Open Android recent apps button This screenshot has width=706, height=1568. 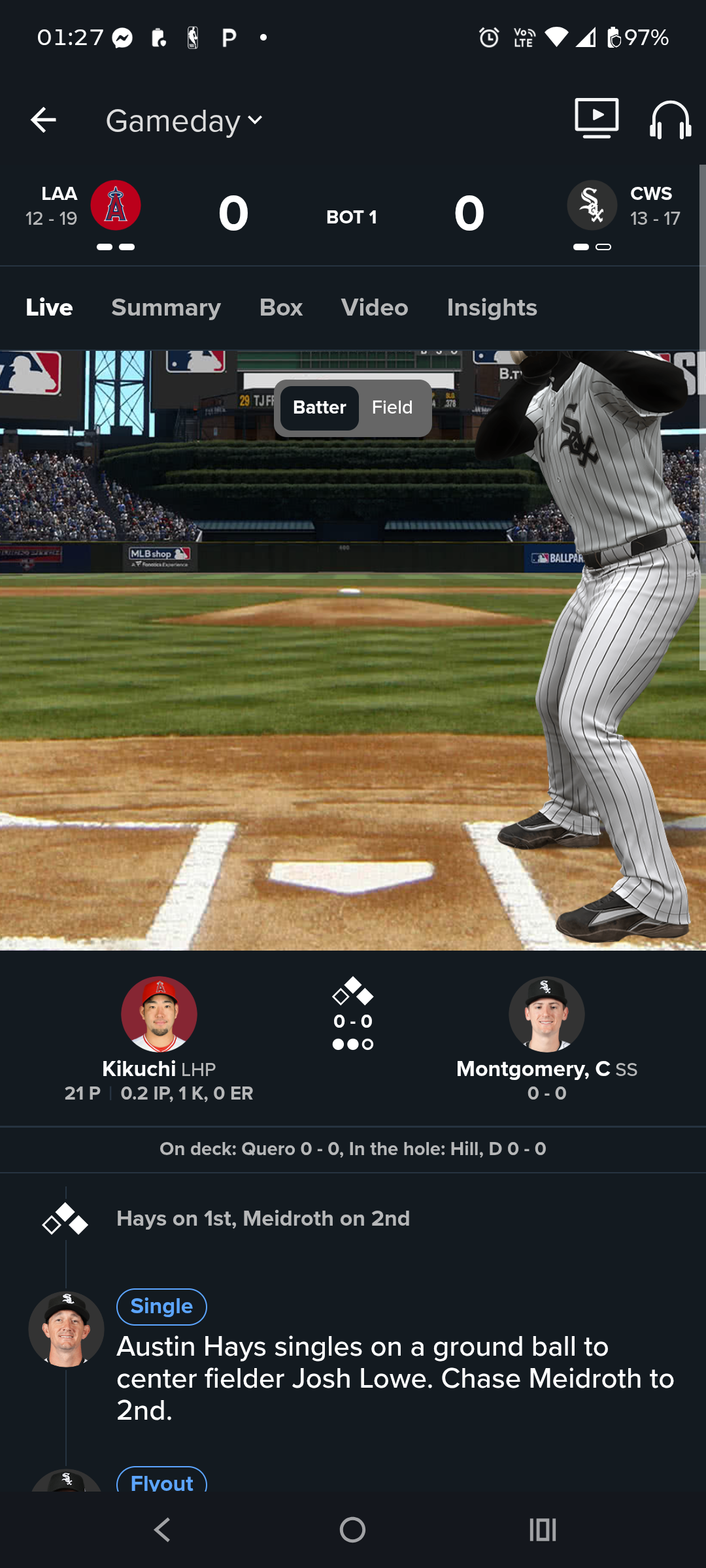click(x=543, y=1529)
